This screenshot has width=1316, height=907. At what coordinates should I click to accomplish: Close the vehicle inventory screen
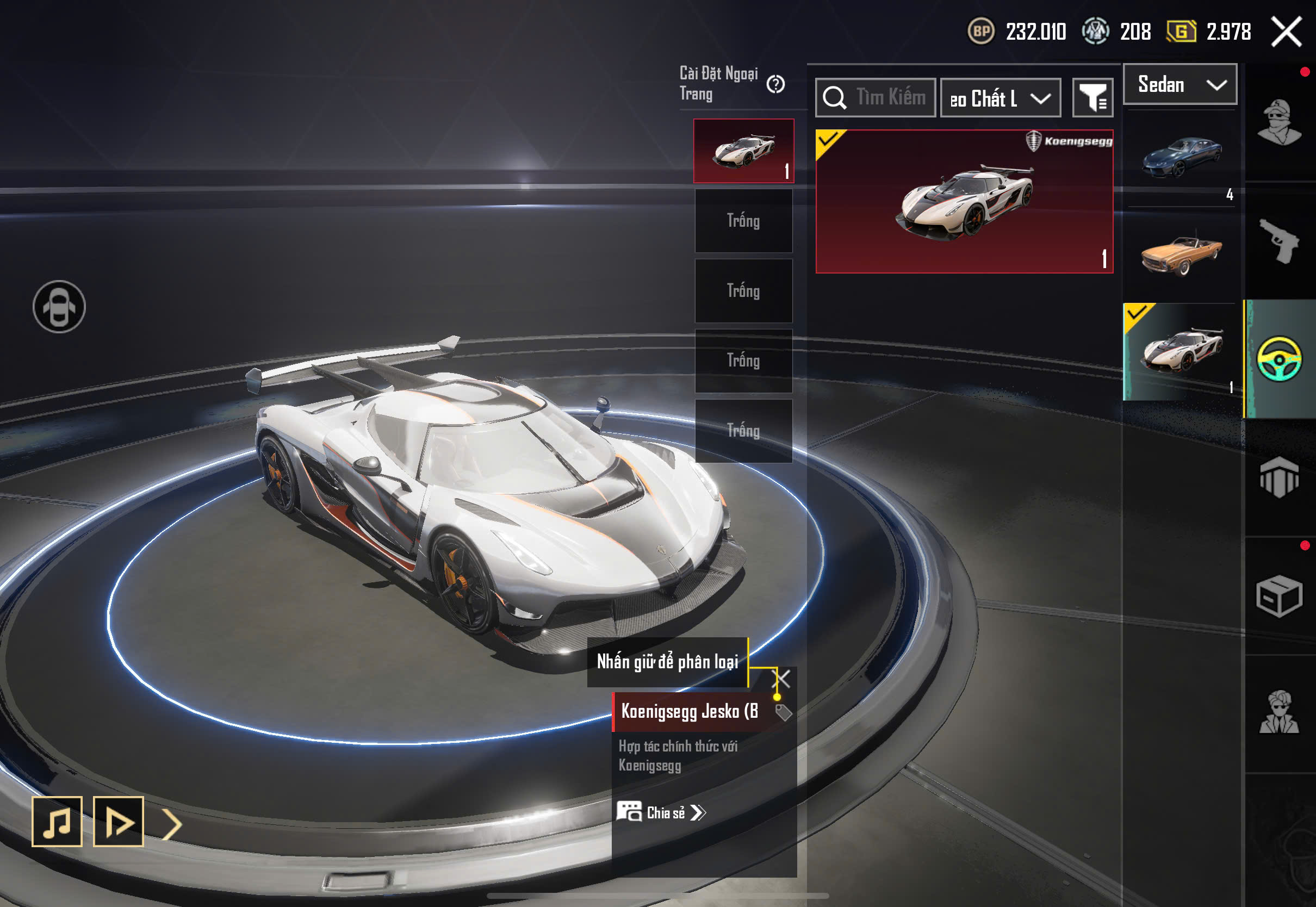[x=1286, y=32]
